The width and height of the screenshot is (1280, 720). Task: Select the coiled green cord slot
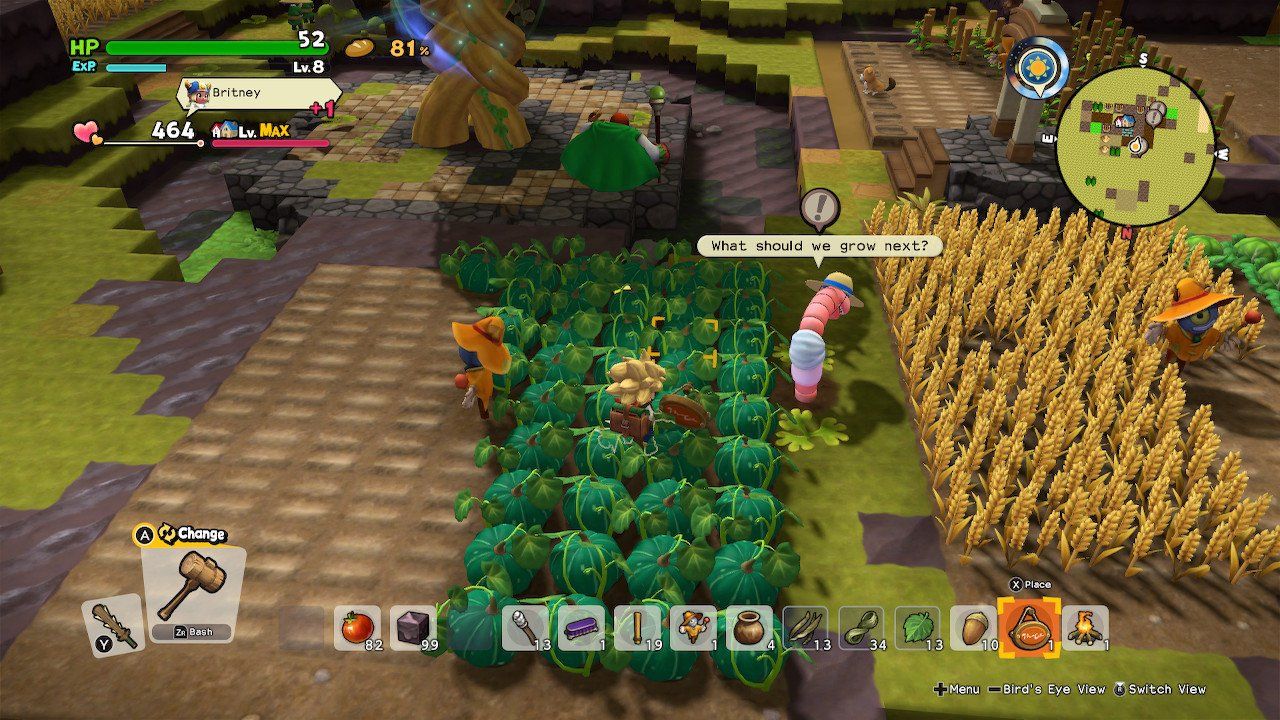(862, 628)
